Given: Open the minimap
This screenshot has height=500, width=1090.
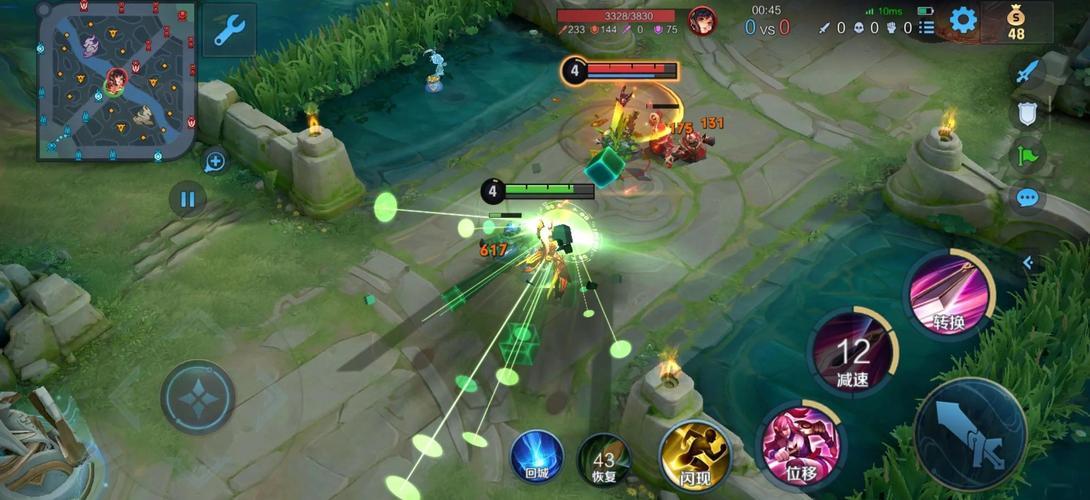Looking at the screenshot, I should click(x=116, y=81).
